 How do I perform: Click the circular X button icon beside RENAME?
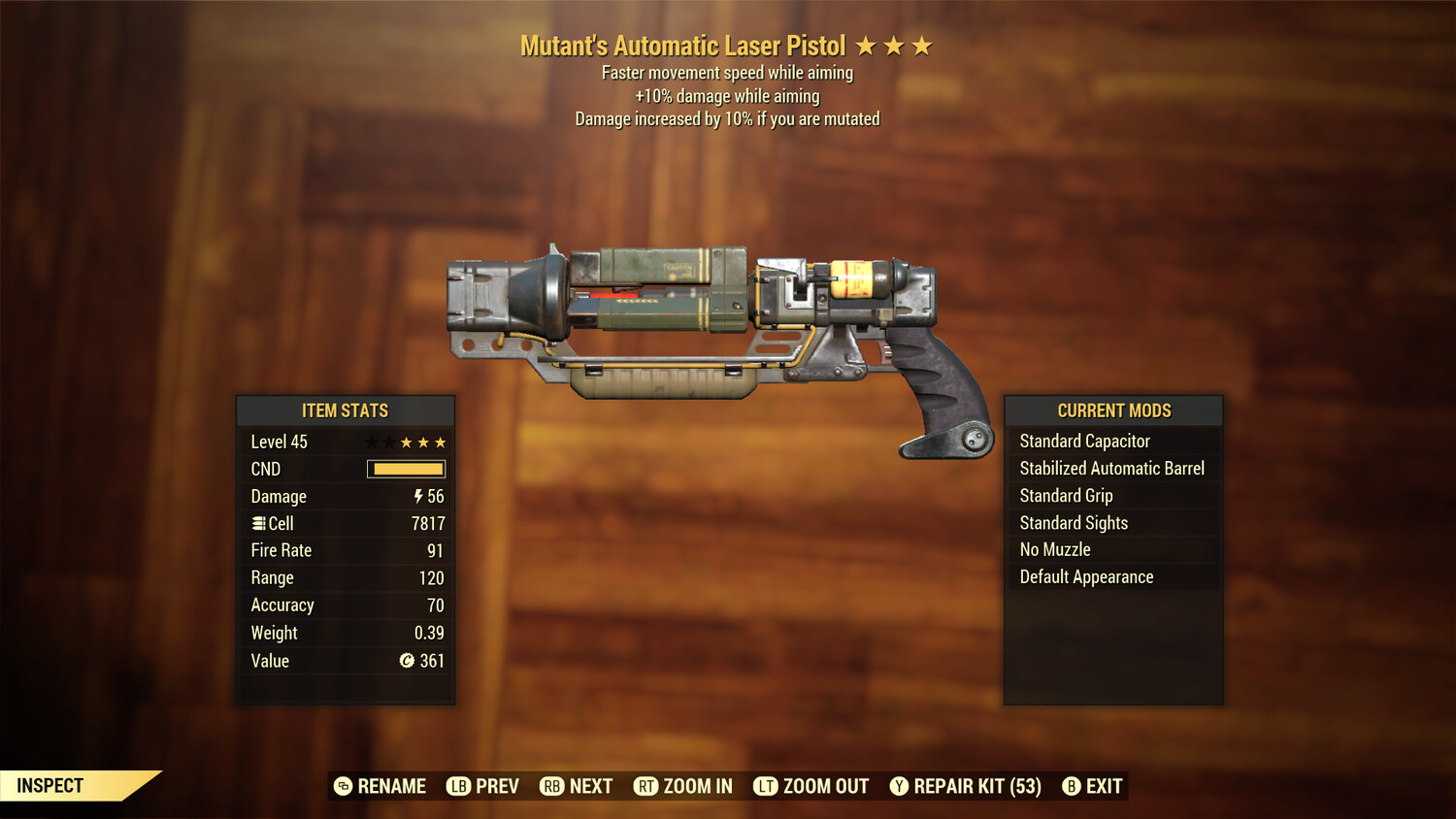tap(342, 786)
